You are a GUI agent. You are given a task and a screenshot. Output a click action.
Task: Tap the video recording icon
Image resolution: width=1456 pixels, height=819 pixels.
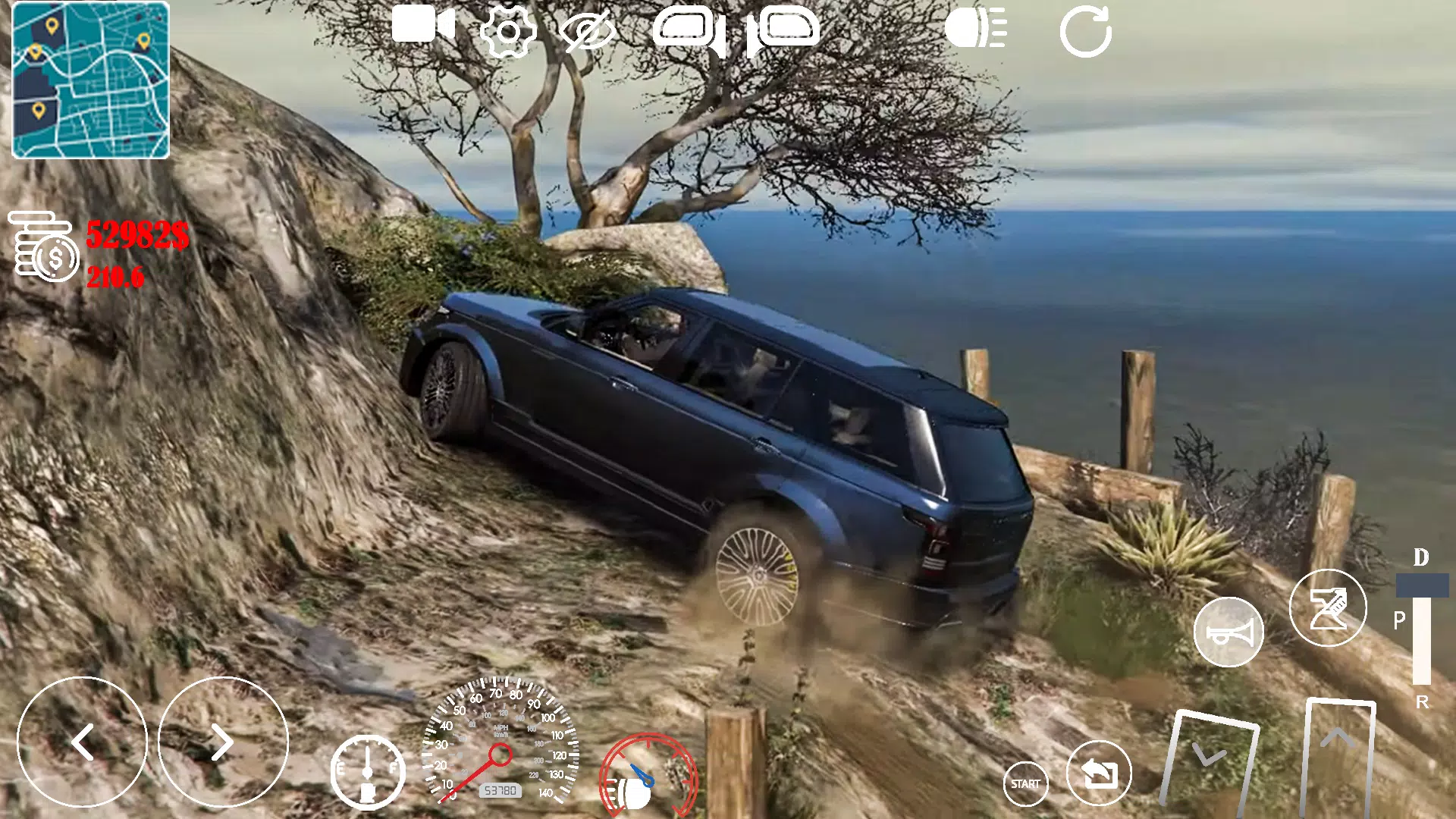click(x=425, y=29)
